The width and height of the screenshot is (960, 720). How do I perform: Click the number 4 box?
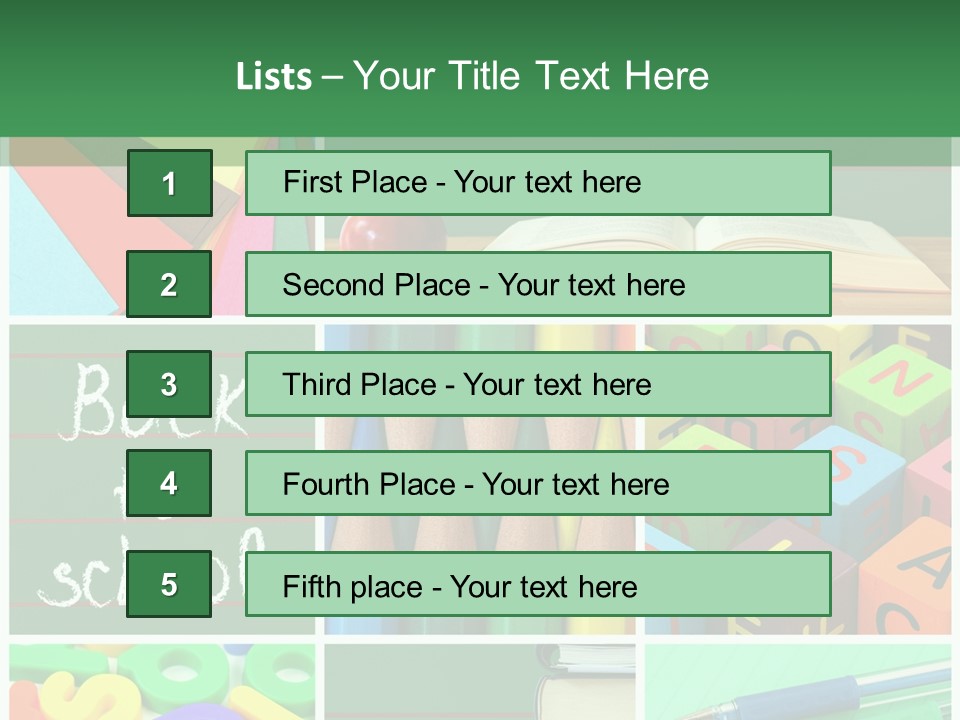coord(169,484)
